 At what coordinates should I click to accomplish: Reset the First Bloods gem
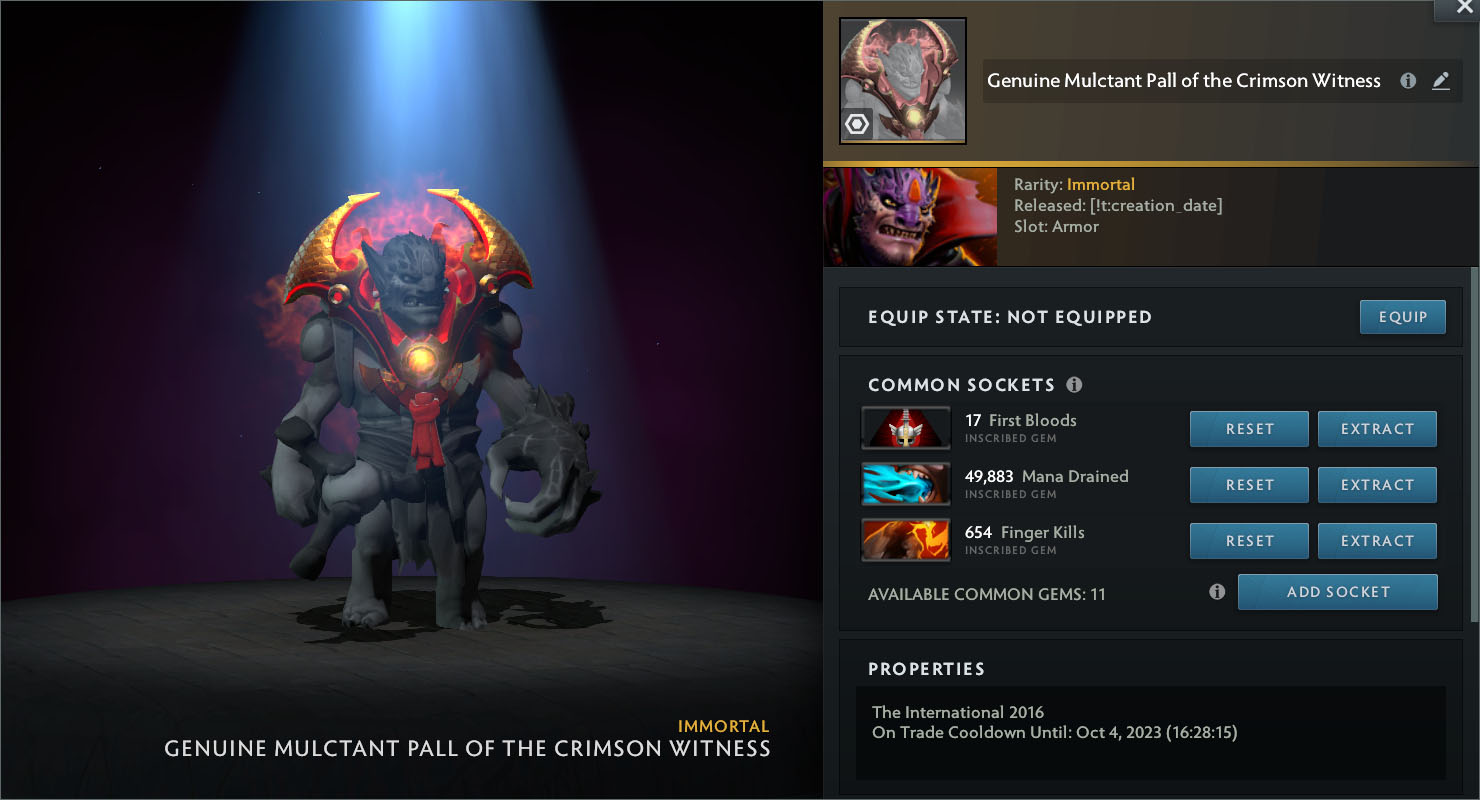coord(1249,429)
